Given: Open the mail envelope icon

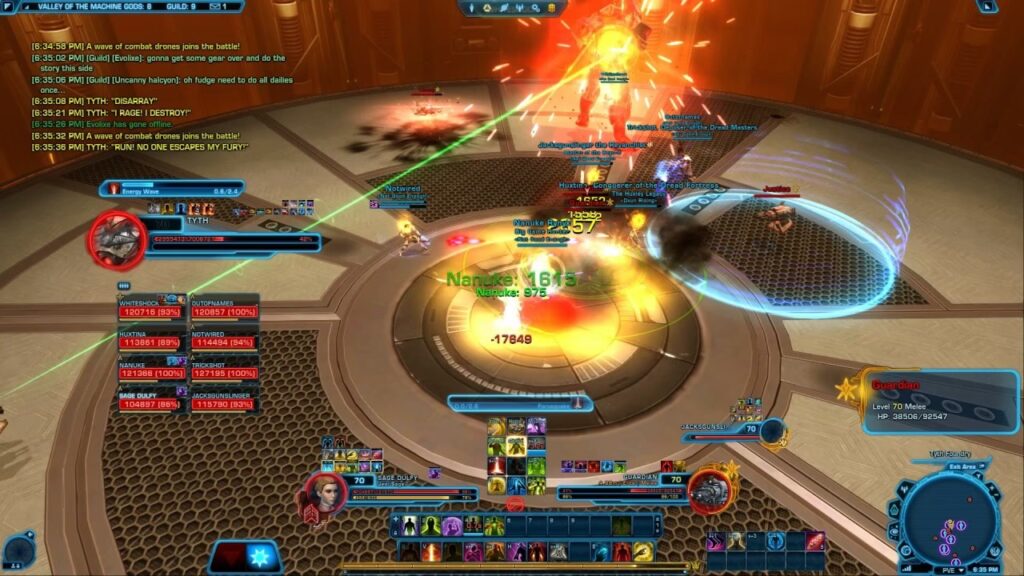Looking at the screenshot, I should point(215,6).
